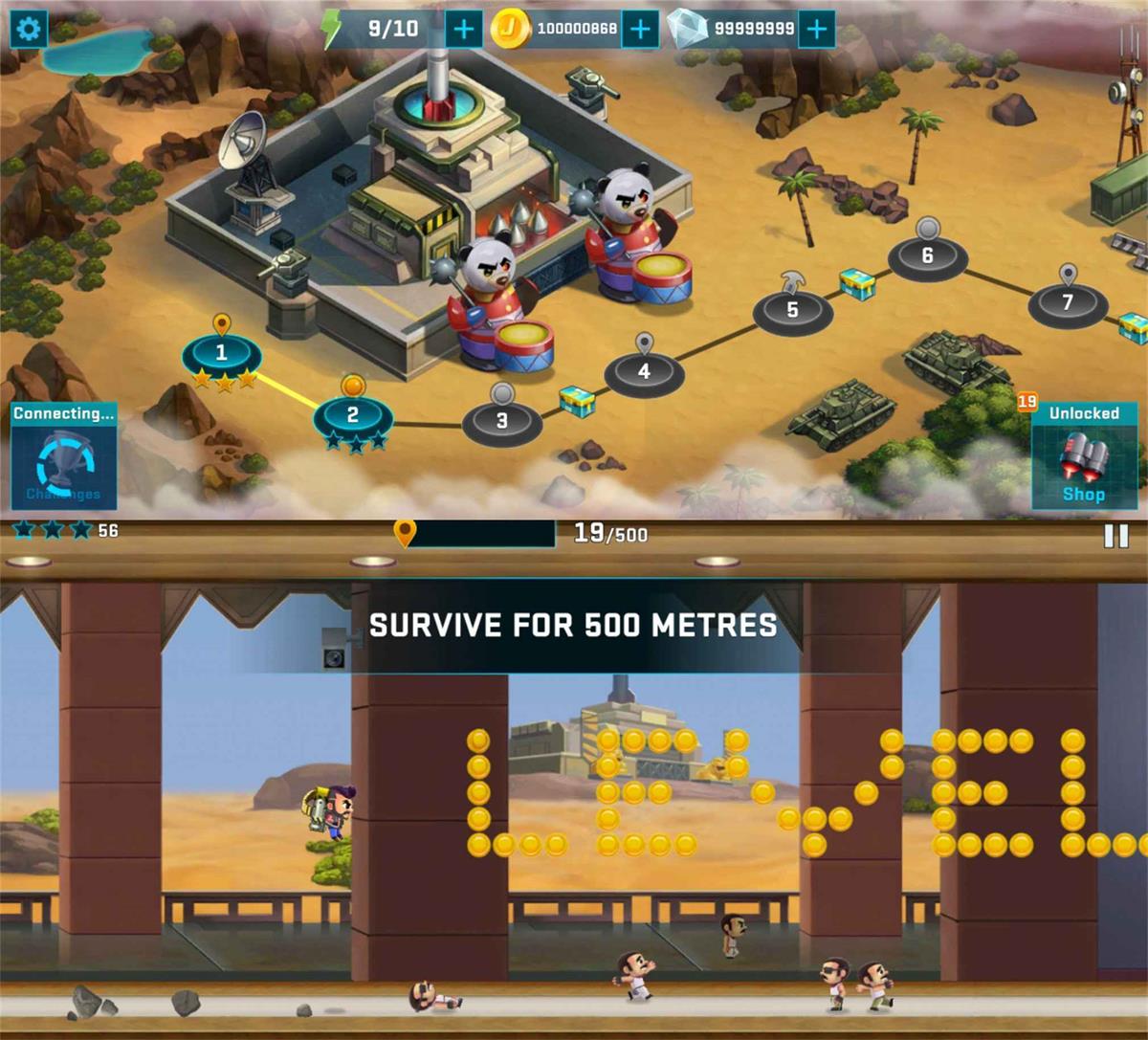The image size is (1148, 1040).
Task: Choose level 6 map node
Action: [x=927, y=256]
